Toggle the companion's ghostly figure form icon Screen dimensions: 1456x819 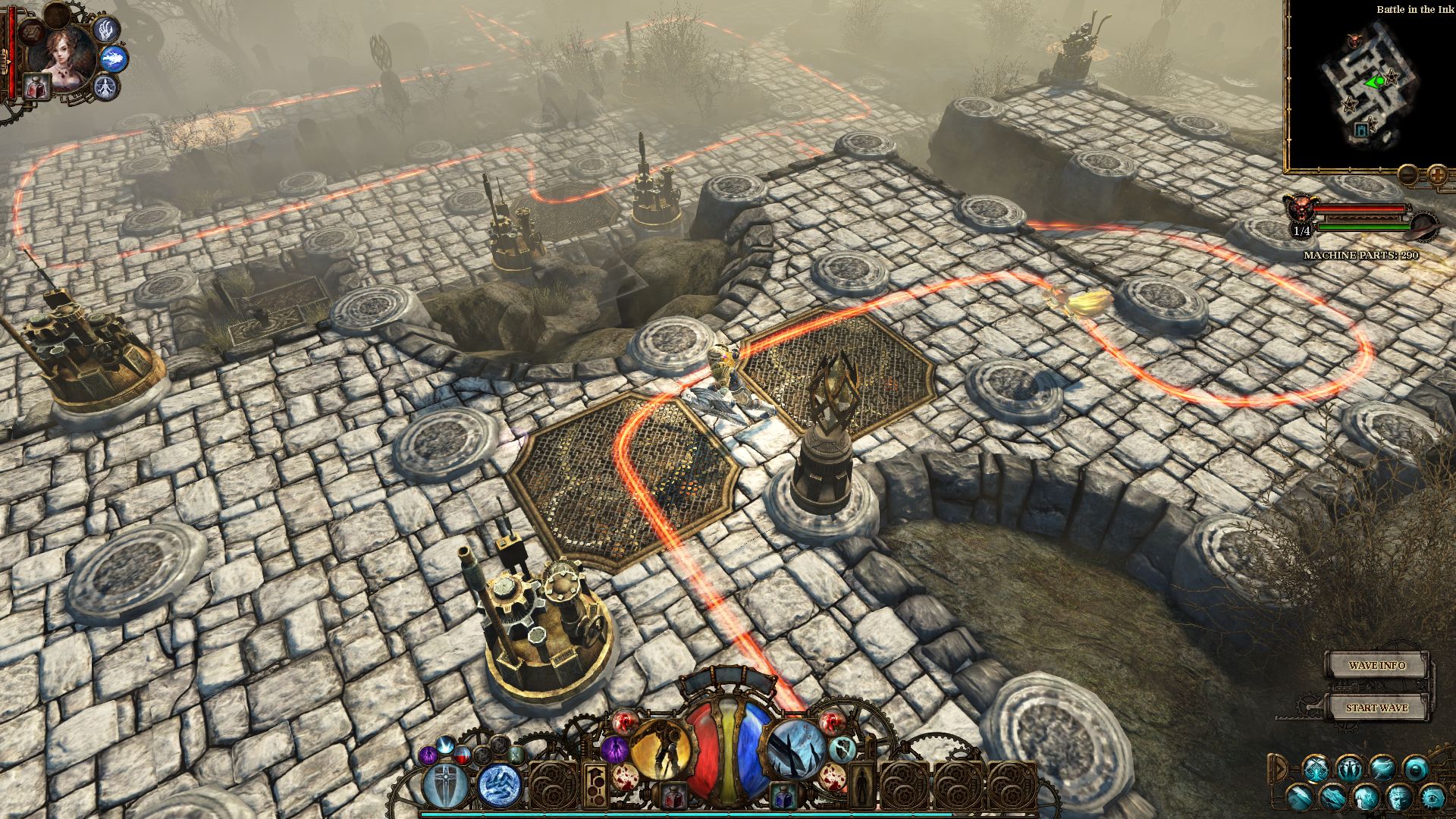pos(105,86)
